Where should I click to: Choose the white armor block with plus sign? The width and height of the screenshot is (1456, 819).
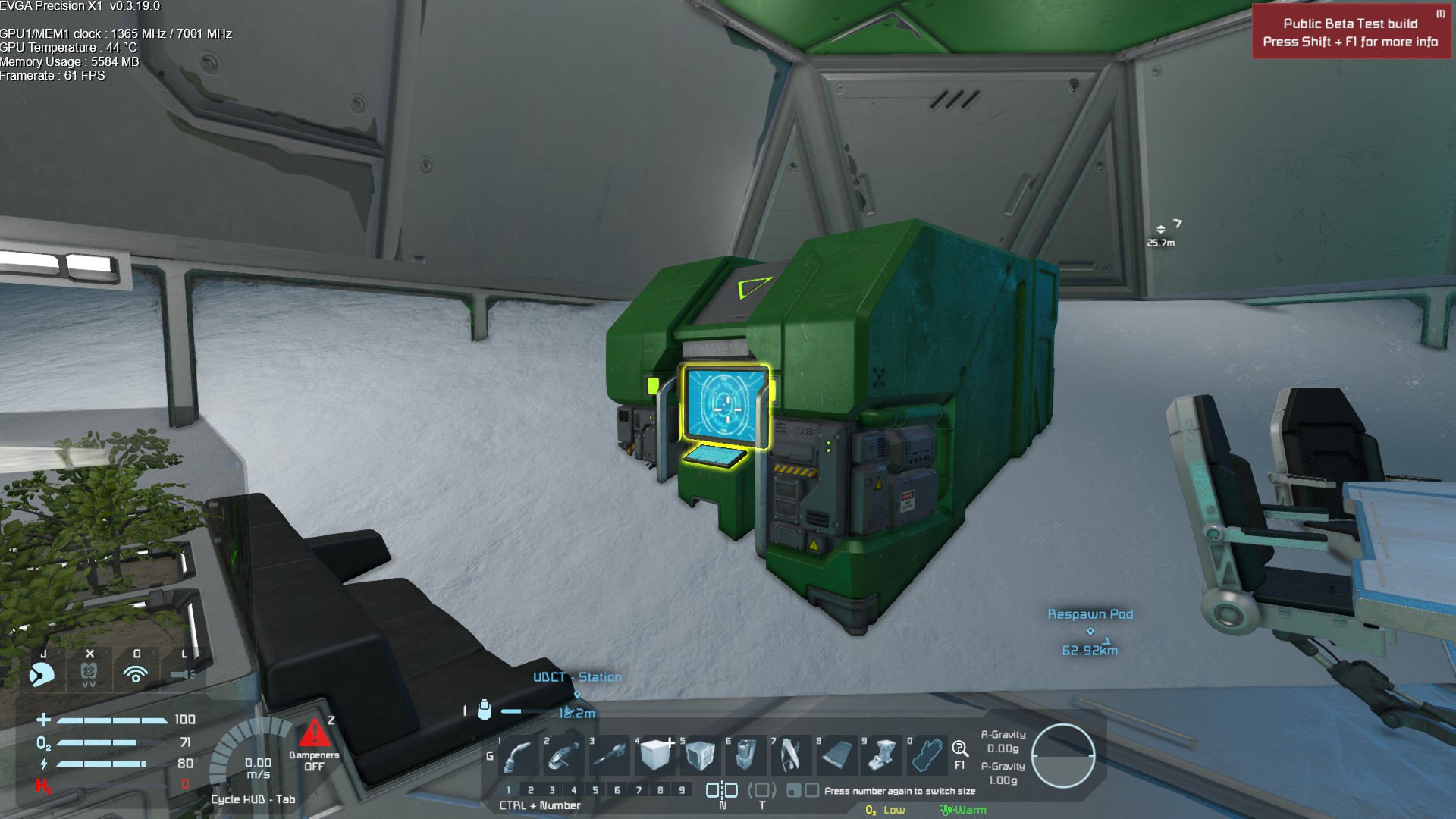pyautogui.click(x=654, y=755)
